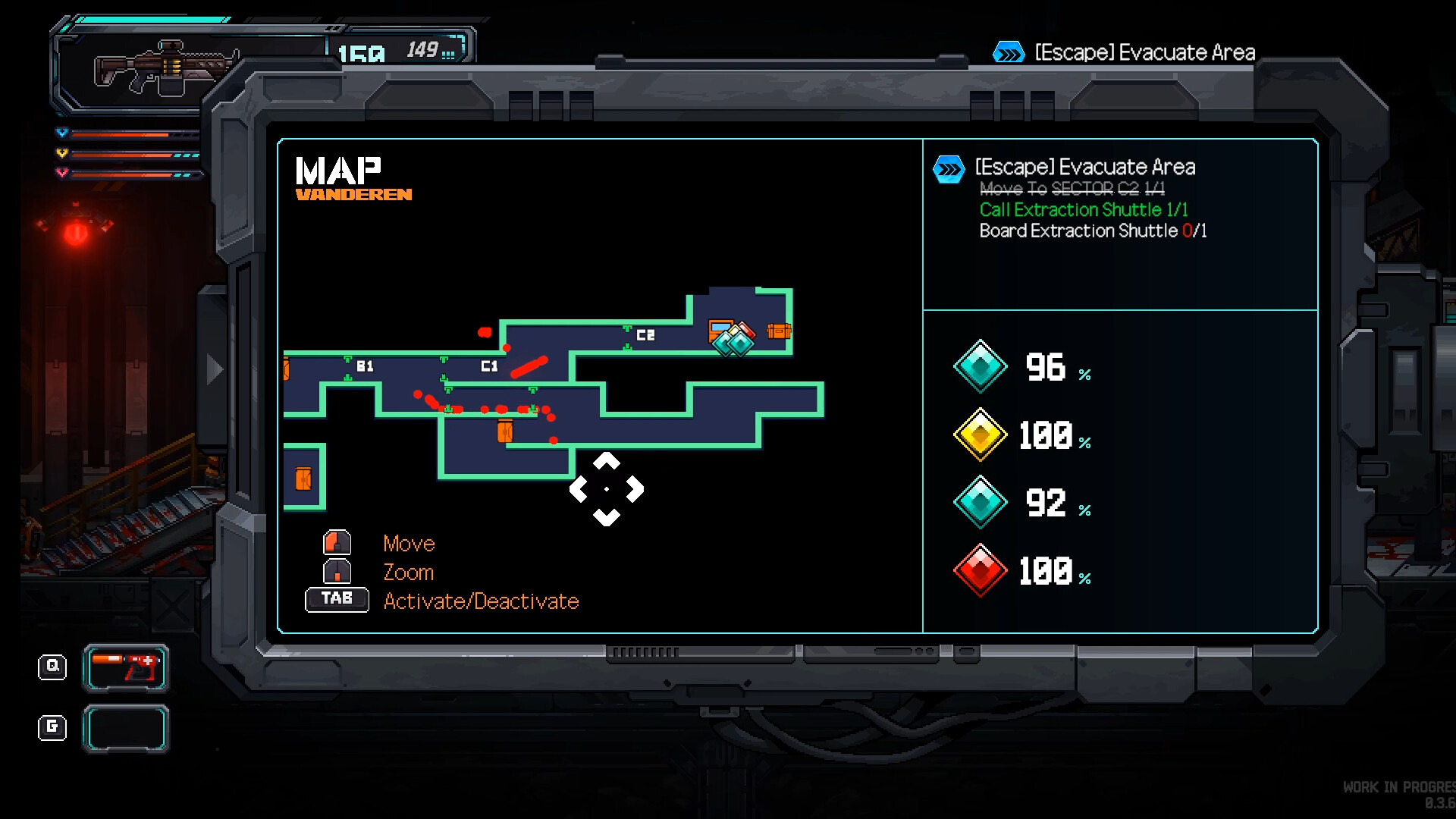Select the orange door marker in the lower-left room
Image resolution: width=1456 pixels, height=819 pixels.
pos(303,479)
